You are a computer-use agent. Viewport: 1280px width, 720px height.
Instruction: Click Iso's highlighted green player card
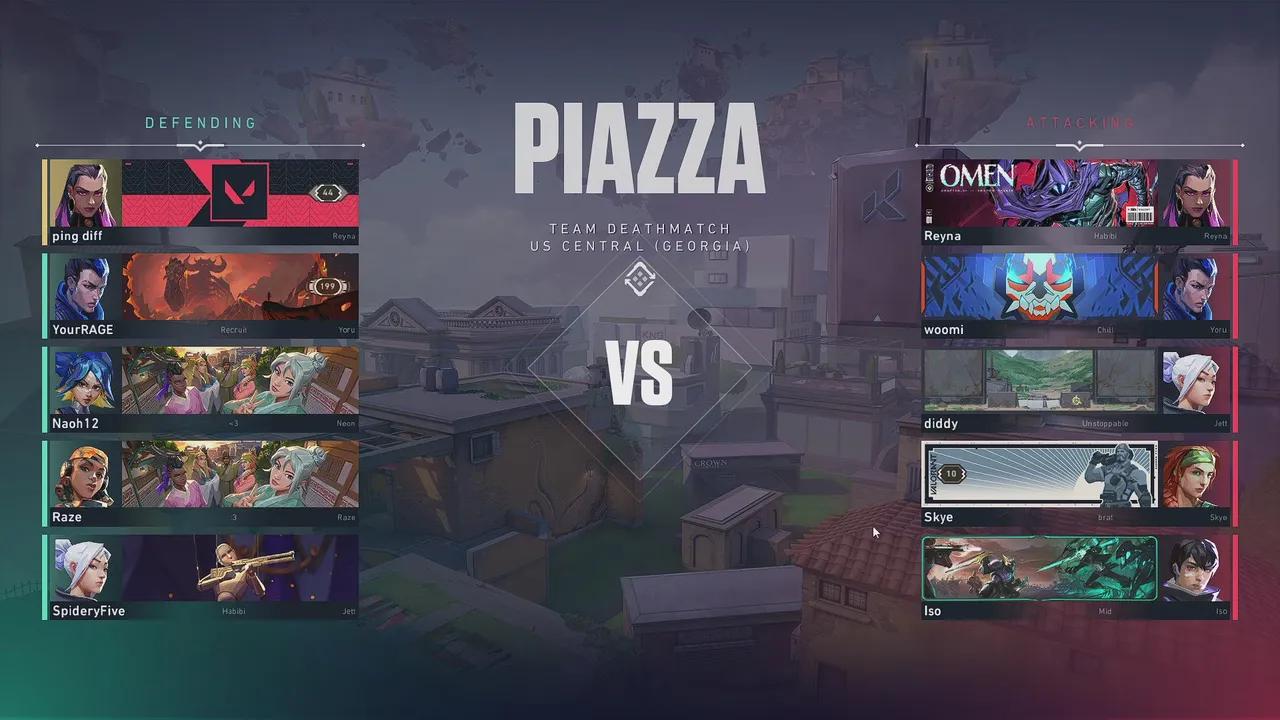tap(1040, 568)
